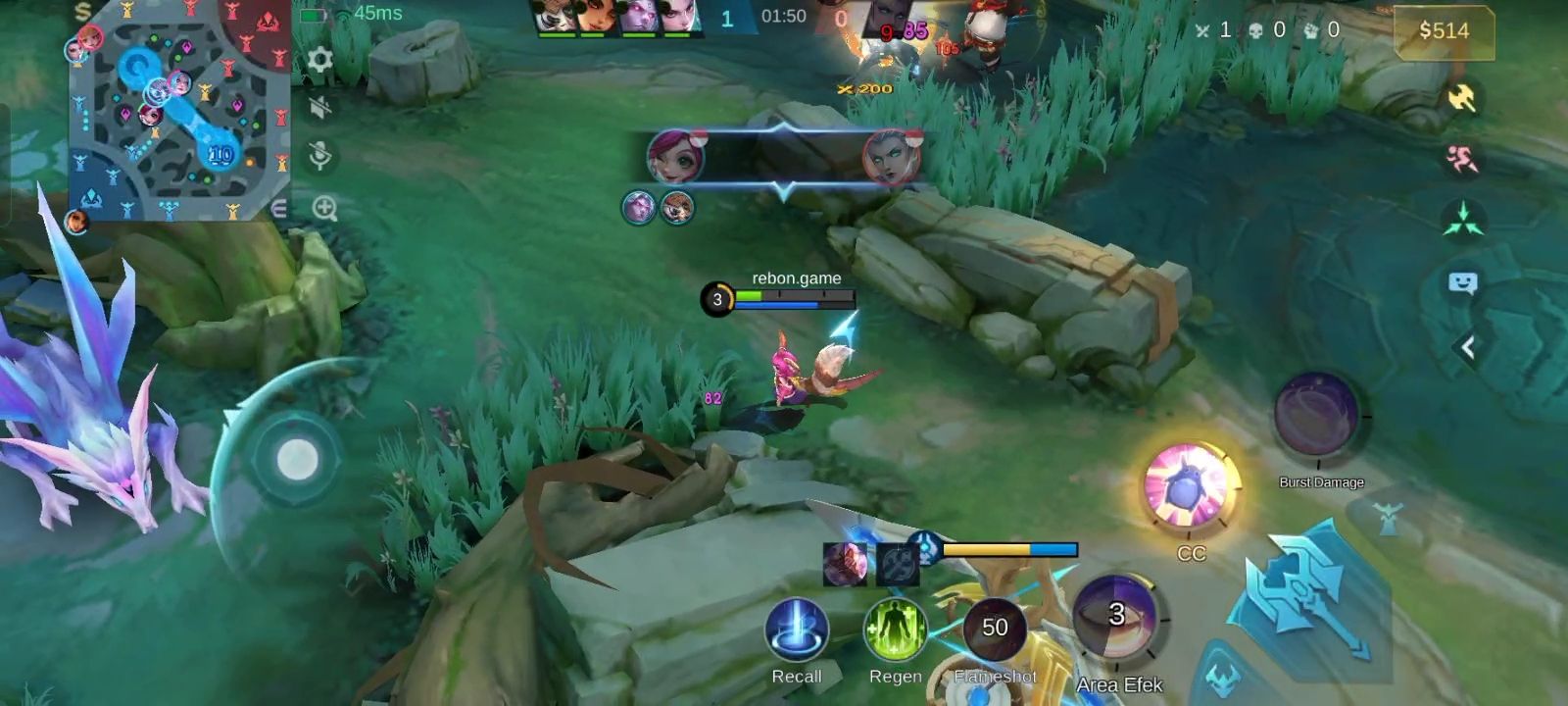Screen dimensions: 1568x706
Task: Open the settings gear
Action: (319, 60)
